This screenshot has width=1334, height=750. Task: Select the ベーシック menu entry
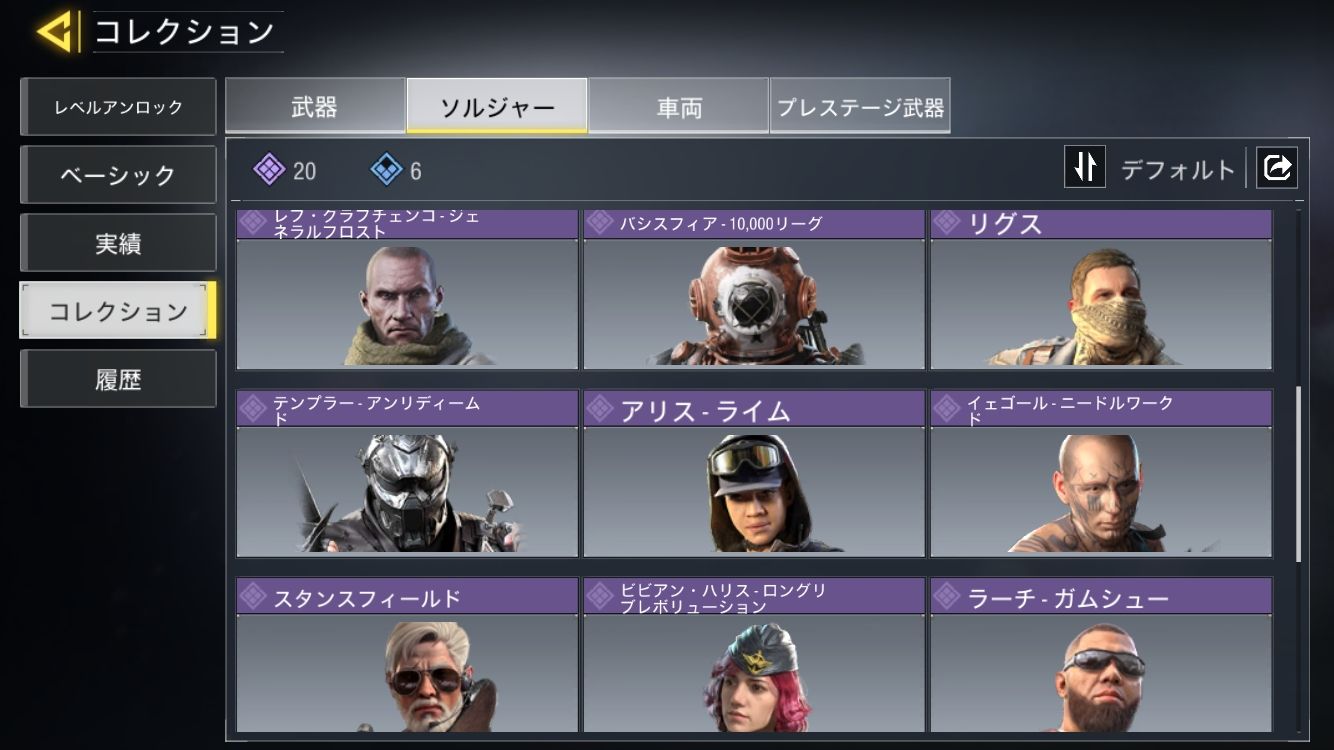tap(118, 175)
